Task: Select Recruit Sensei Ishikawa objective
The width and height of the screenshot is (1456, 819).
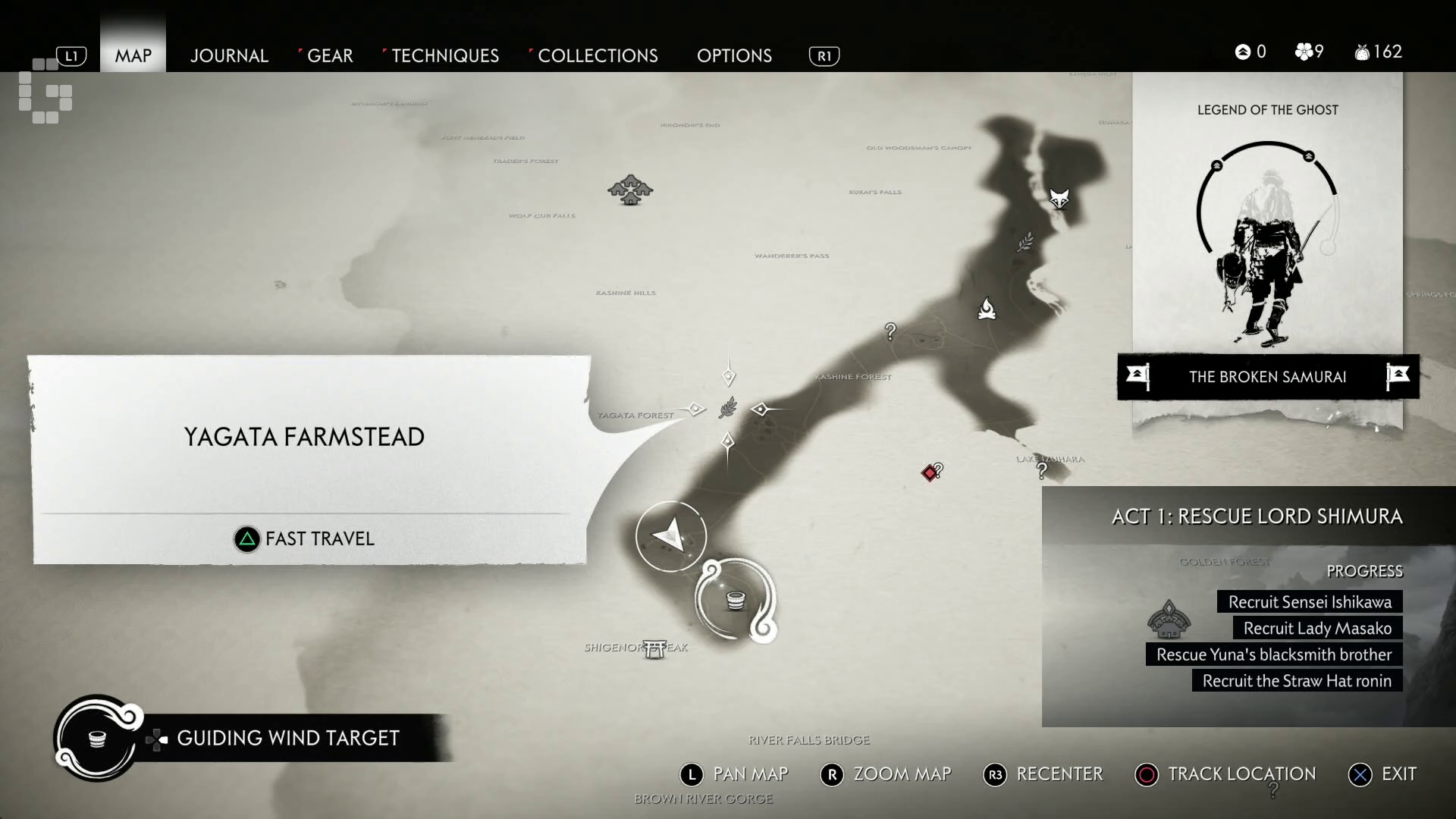Action: click(1310, 602)
